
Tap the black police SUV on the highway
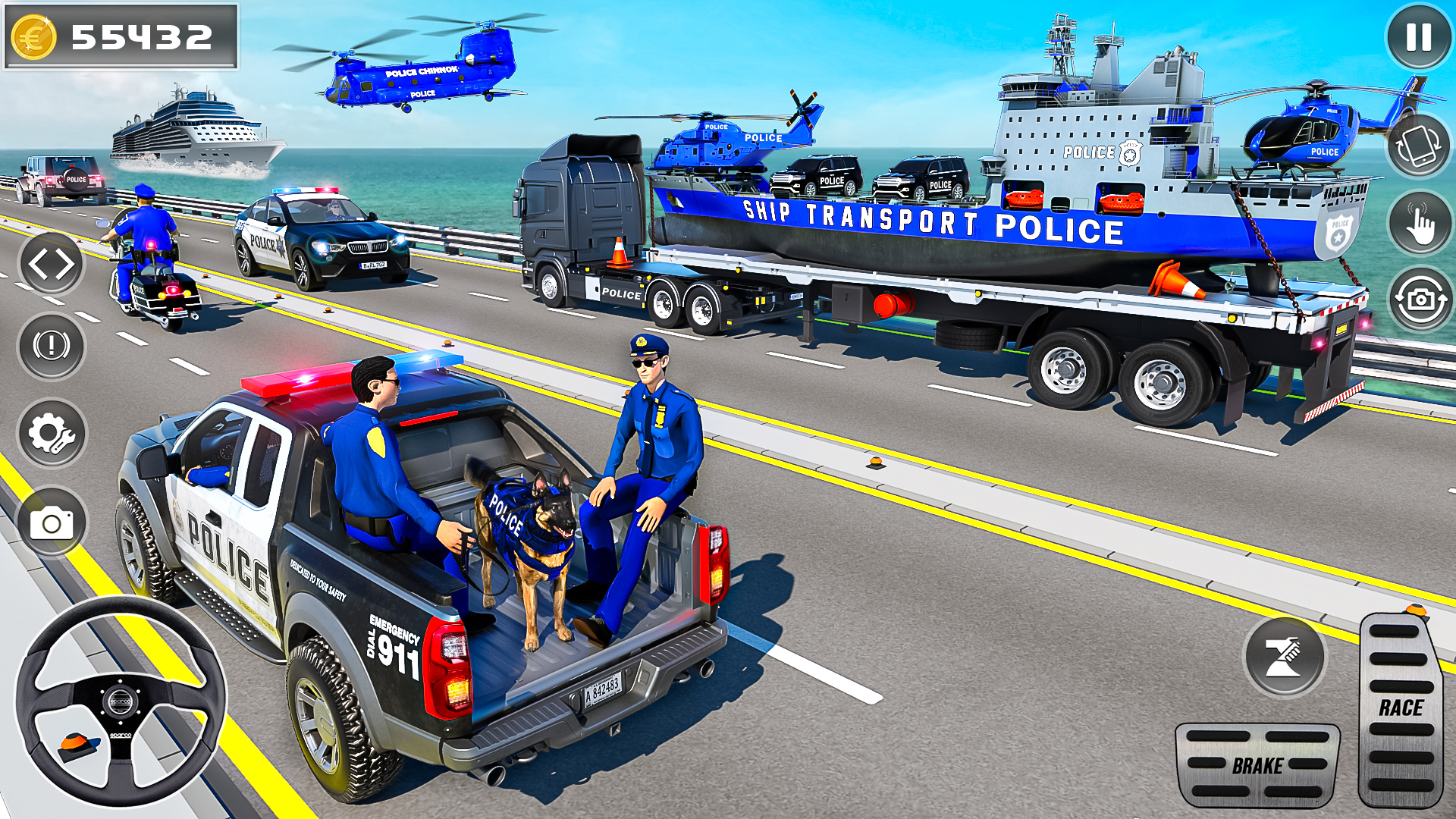pos(318,235)
